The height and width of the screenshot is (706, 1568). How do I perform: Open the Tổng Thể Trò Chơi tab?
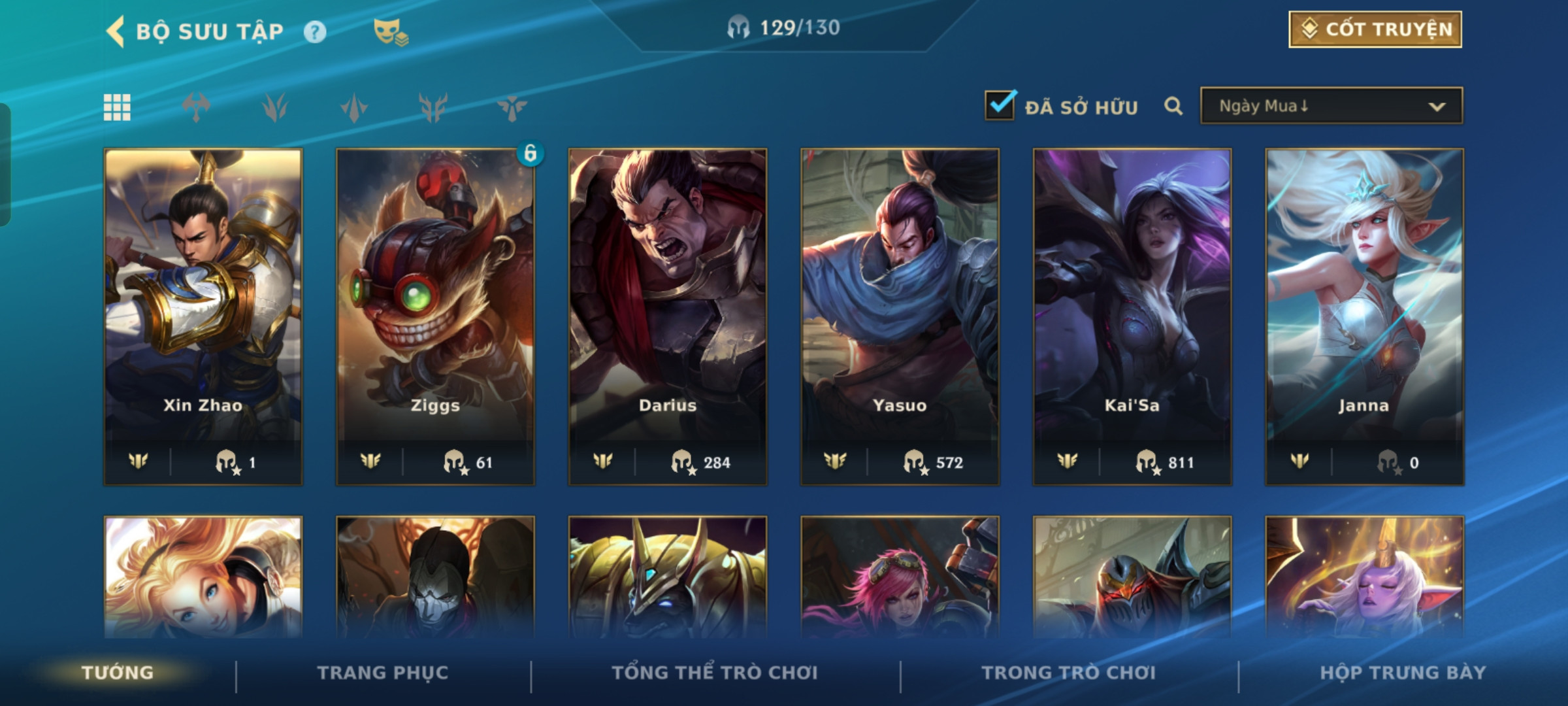[x=715, y=673]
